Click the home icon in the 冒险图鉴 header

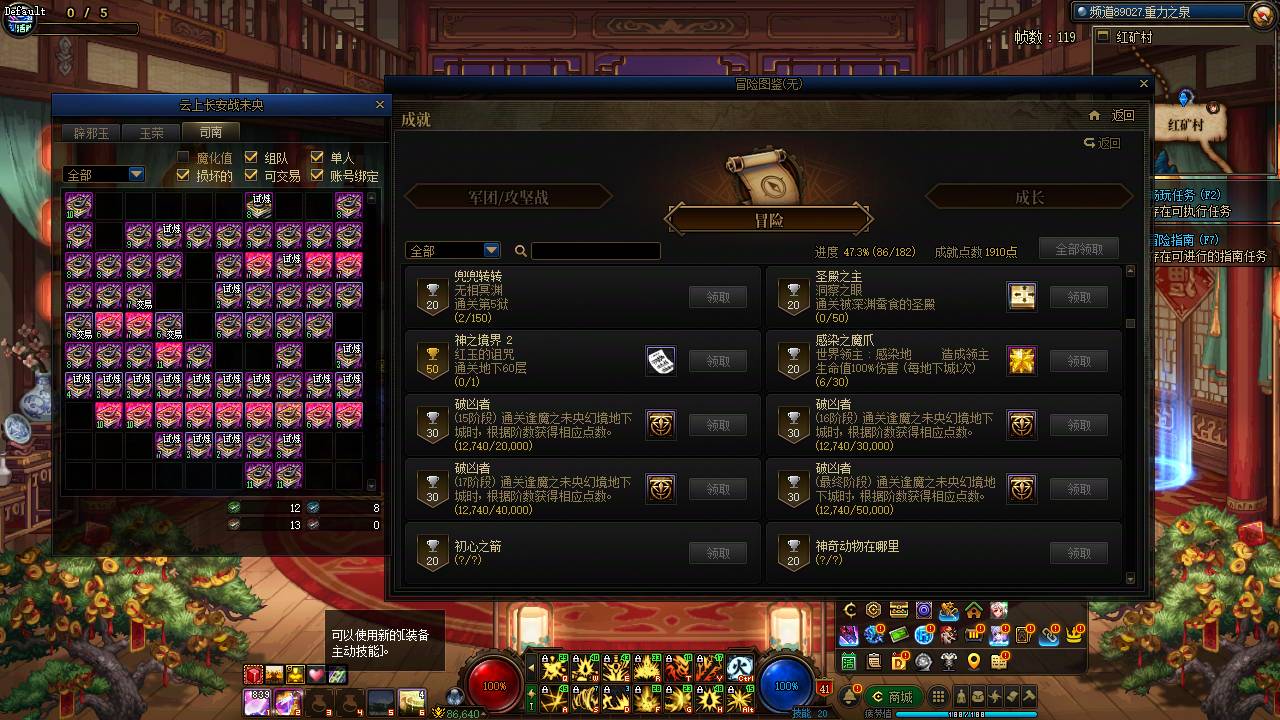coord(1094,115)
